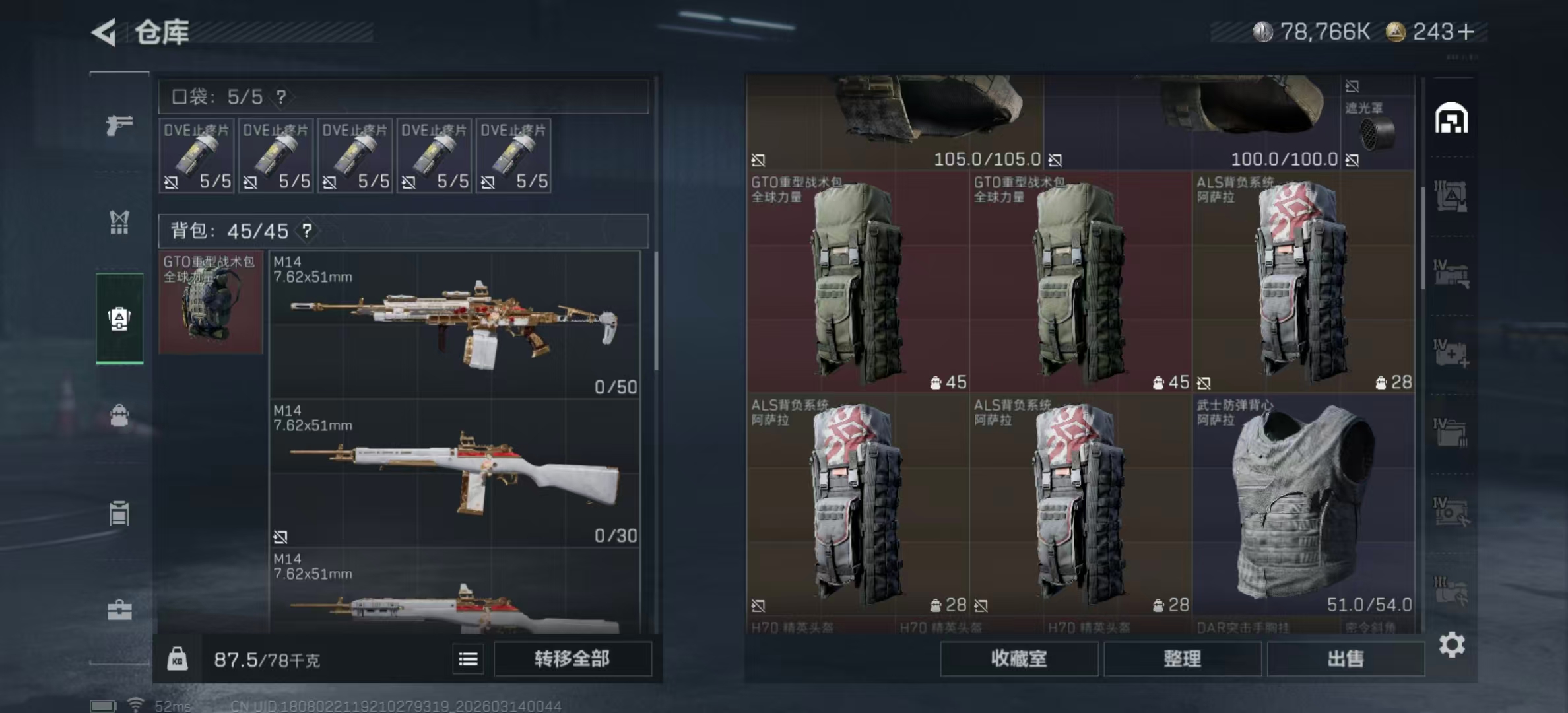This screenshot has height=713, width=1568.
Task: Open the list view options beside 转移全部
Action: click(x=467, y=659)
